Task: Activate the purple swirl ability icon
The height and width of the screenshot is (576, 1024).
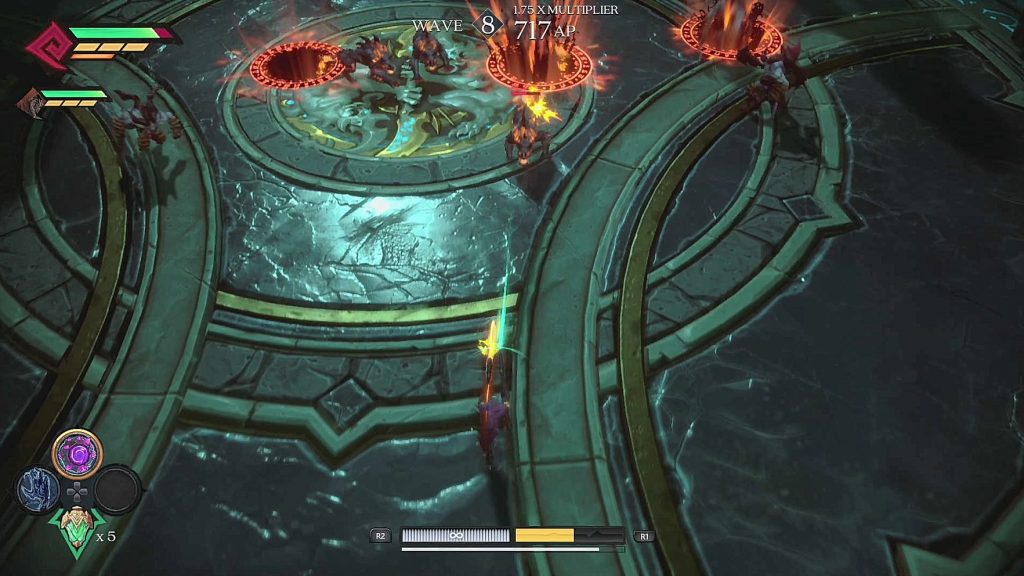Action: (x=77, y=454)
